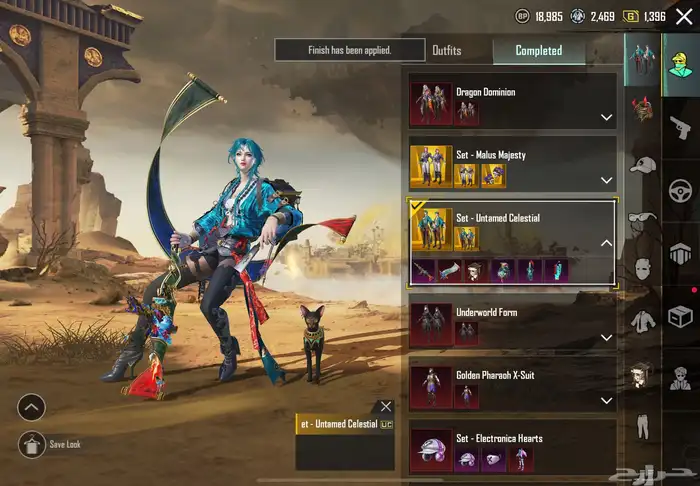Screen dimensions: 700x486
Task: Pick the rifle skin in Untamed Celestial set
Action: click(424, 270)
